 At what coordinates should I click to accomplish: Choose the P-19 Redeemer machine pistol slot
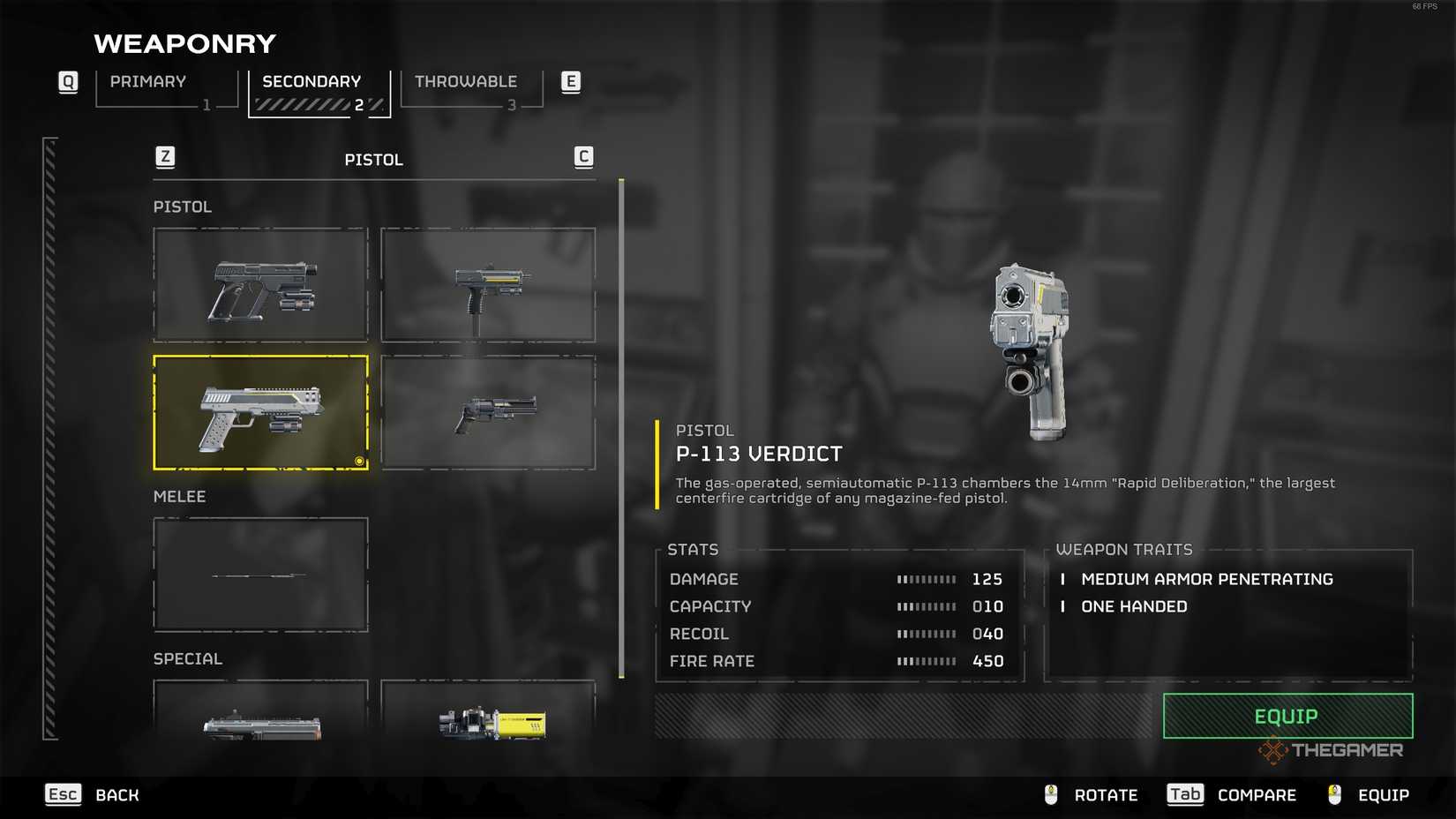pos(488,285)
